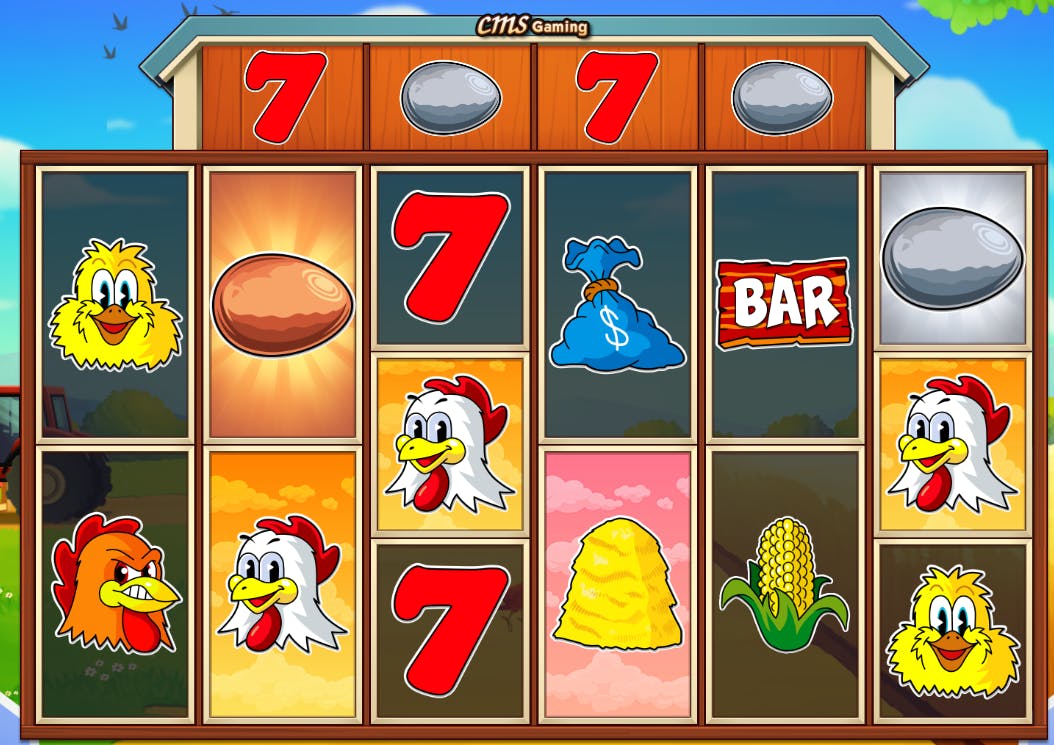This screenshot has height=745, width=1054.
Task: Select the angry orange rooster symbol
Action: pyautogui.click(x=115, y=583)
